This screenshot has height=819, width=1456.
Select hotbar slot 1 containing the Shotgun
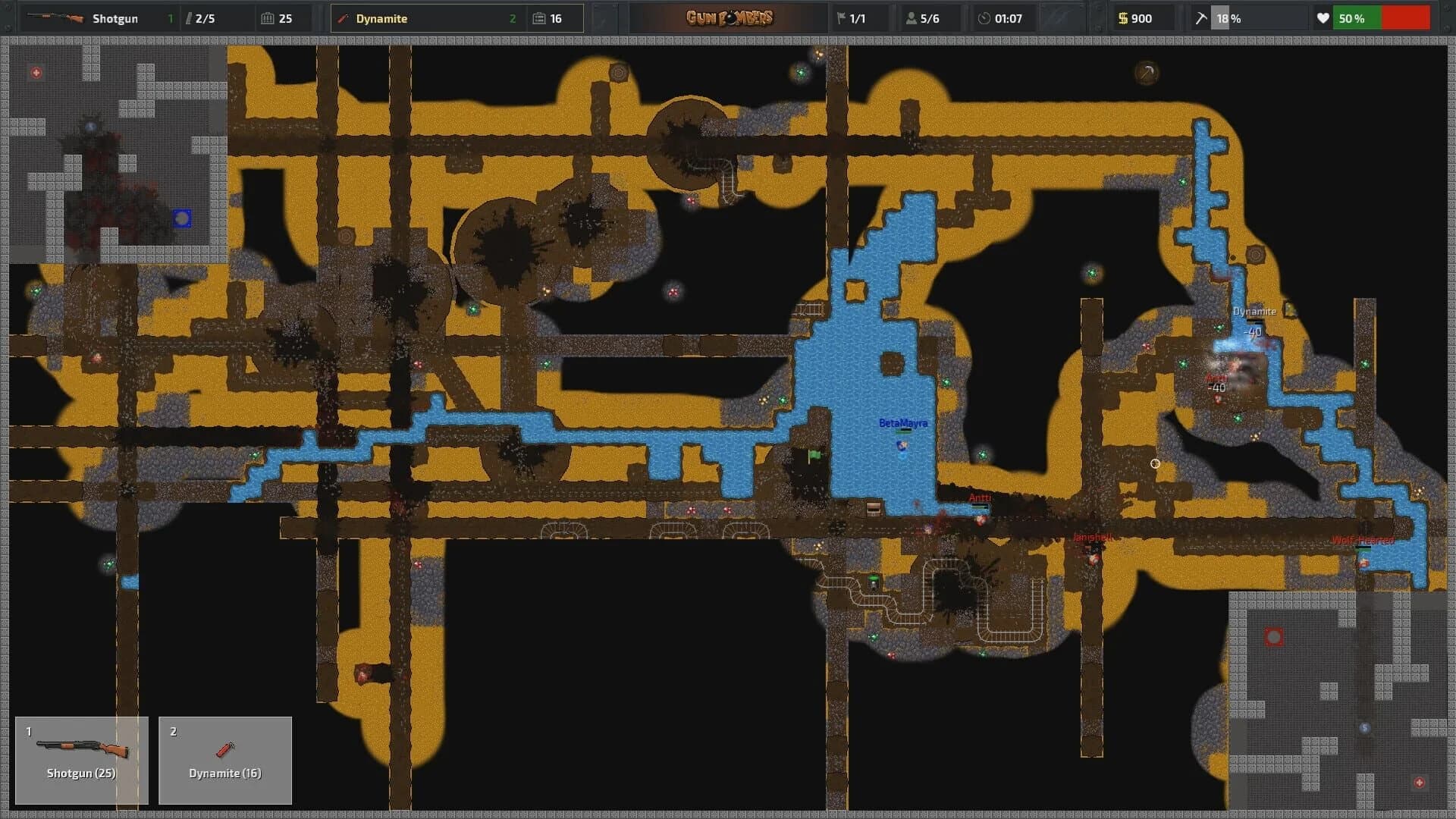(81, 760)
